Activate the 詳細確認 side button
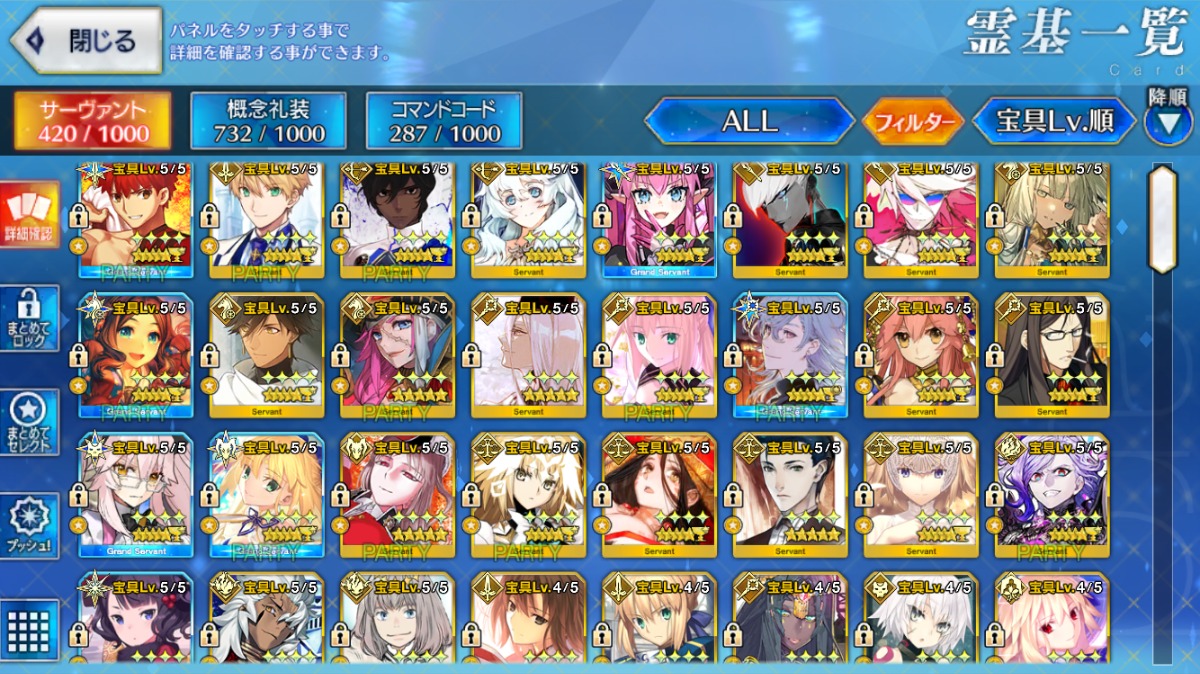 pos(29,215)
